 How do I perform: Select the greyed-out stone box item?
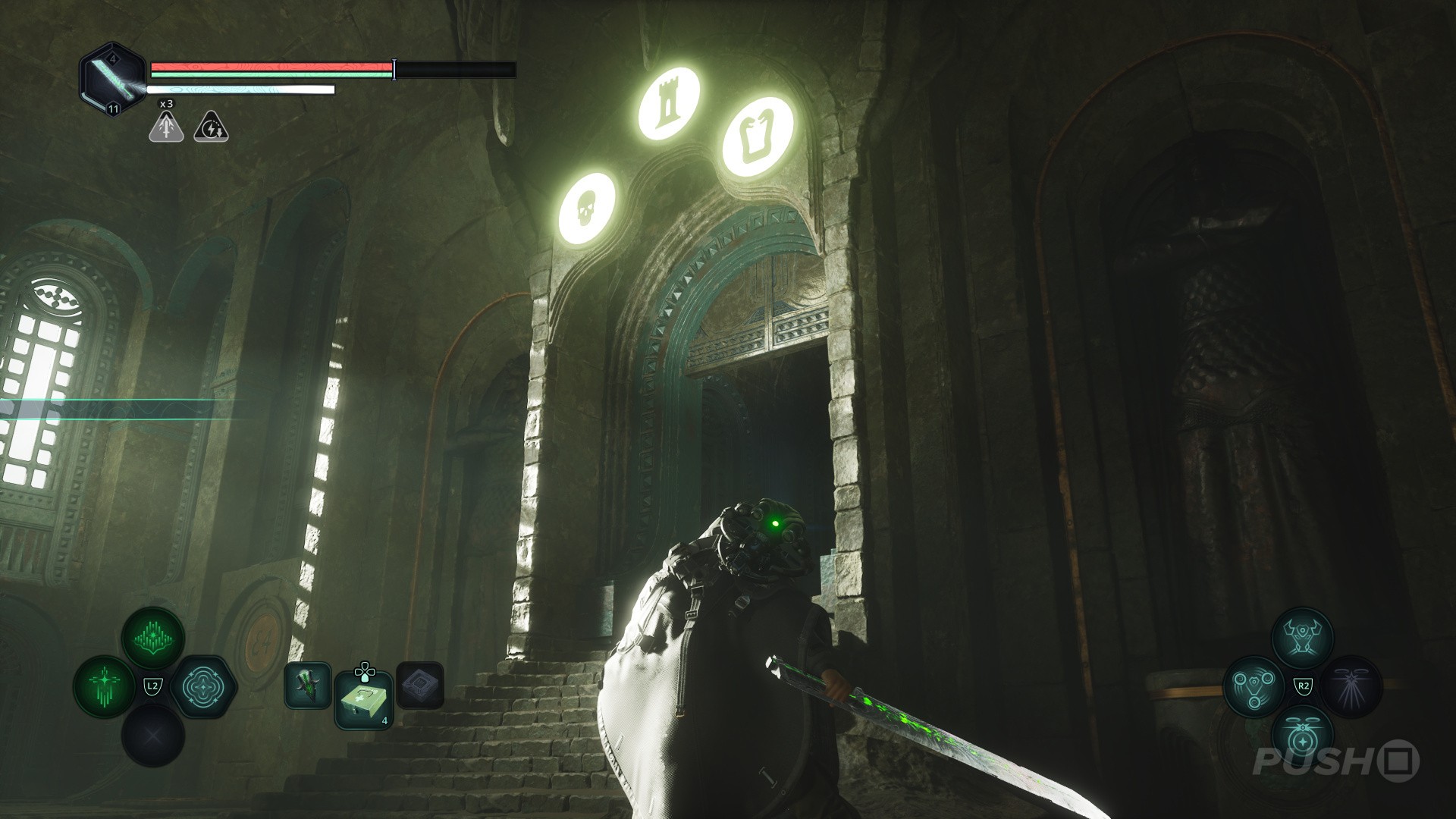point(419,686)
